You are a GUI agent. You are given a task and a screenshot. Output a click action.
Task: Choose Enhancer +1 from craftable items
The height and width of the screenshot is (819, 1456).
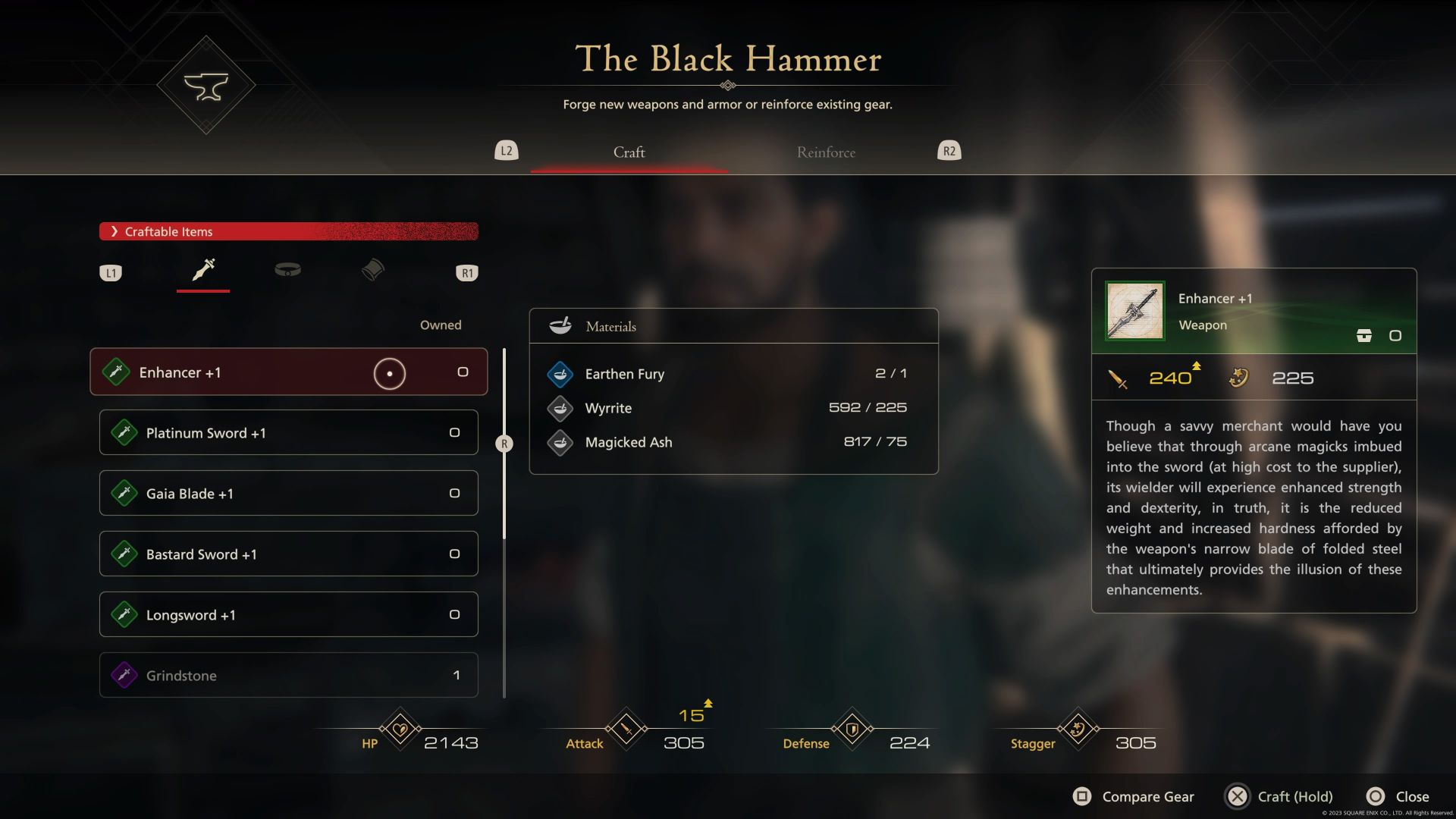(288, 372)
